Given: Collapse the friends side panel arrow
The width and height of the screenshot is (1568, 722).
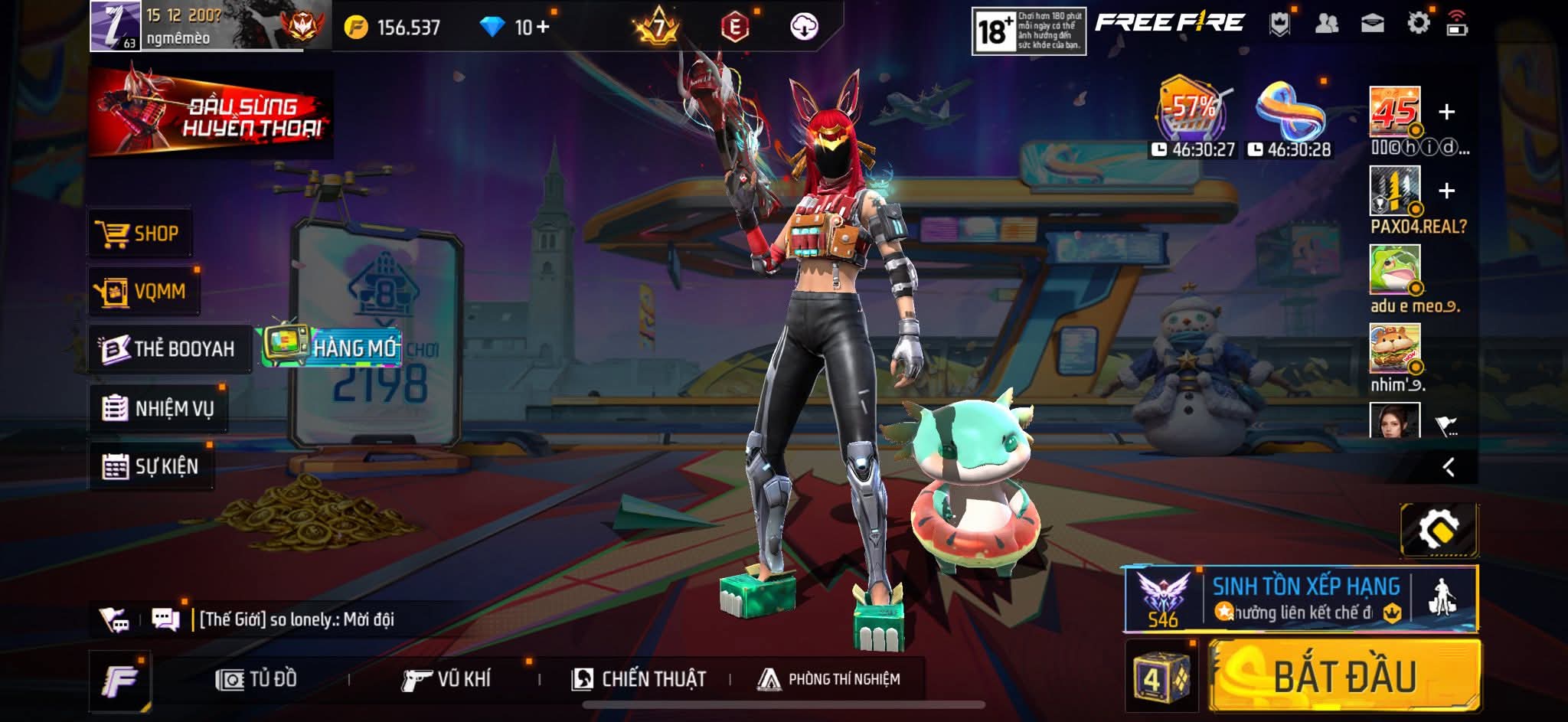Looking at the screenshot, I should pyautogui.click(x=1448, y=467).
